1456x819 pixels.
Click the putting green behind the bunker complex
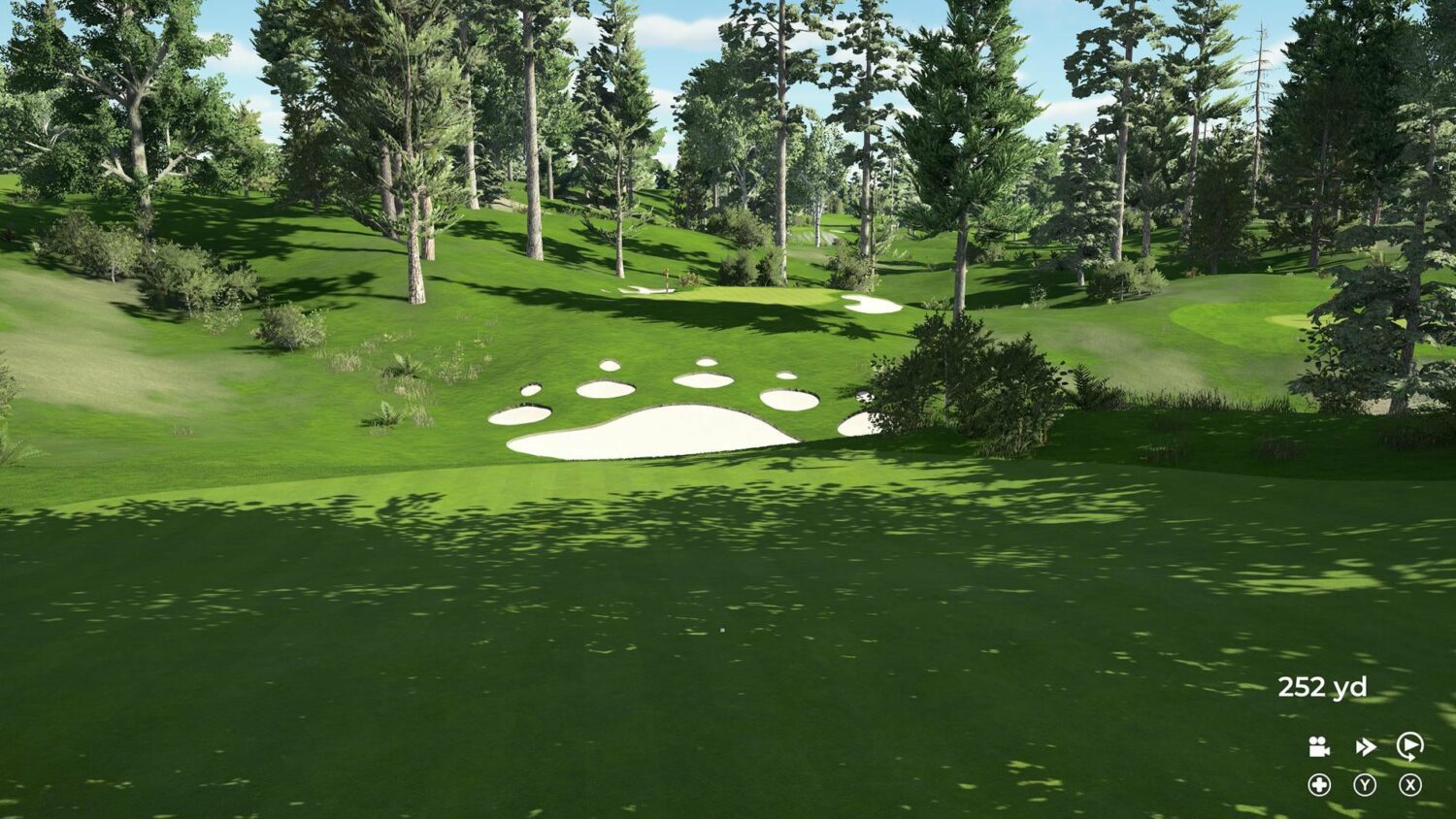pos(747,293)
